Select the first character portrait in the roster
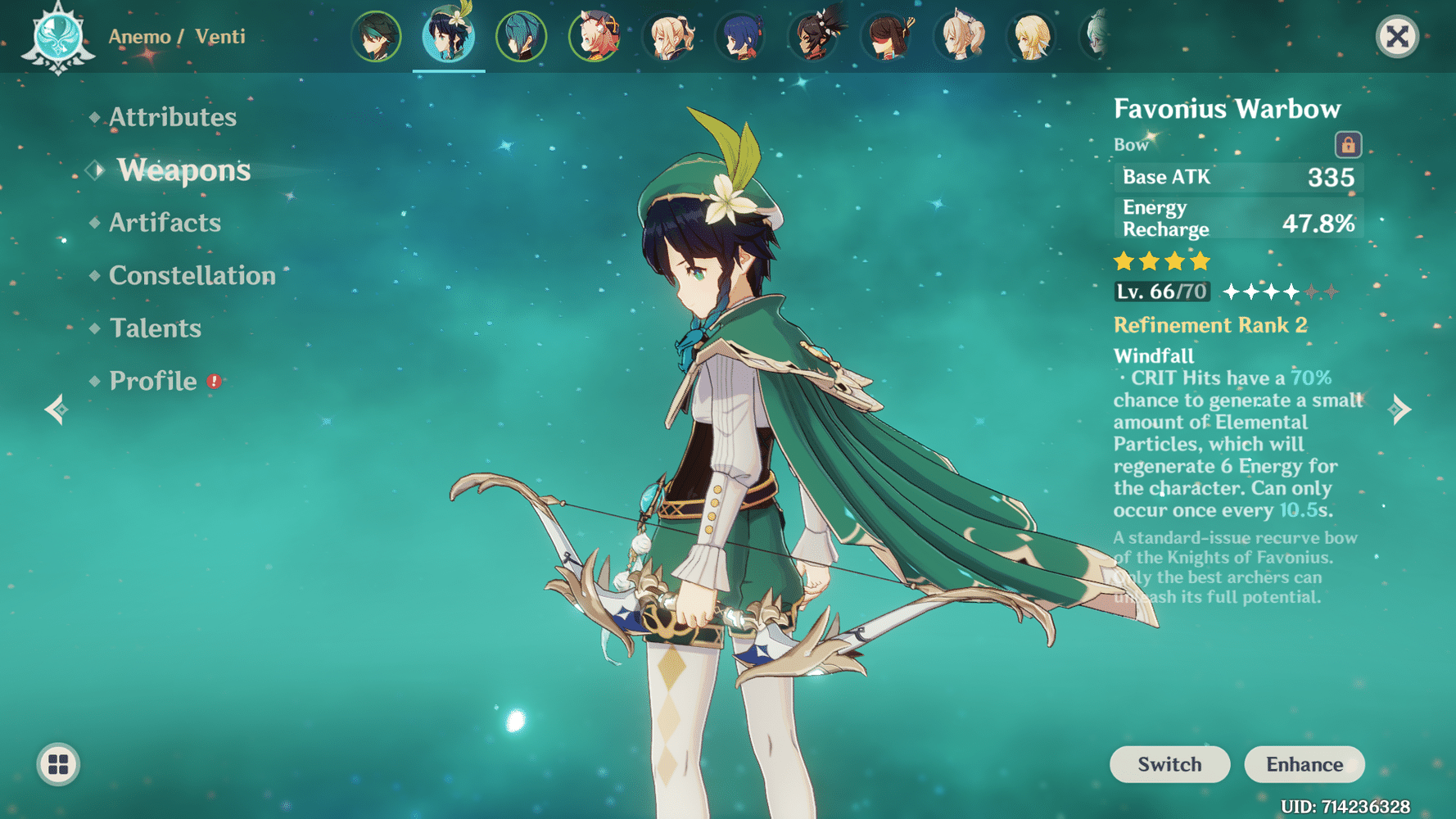This screenshot has width=1456, height=819. point(377,36)
